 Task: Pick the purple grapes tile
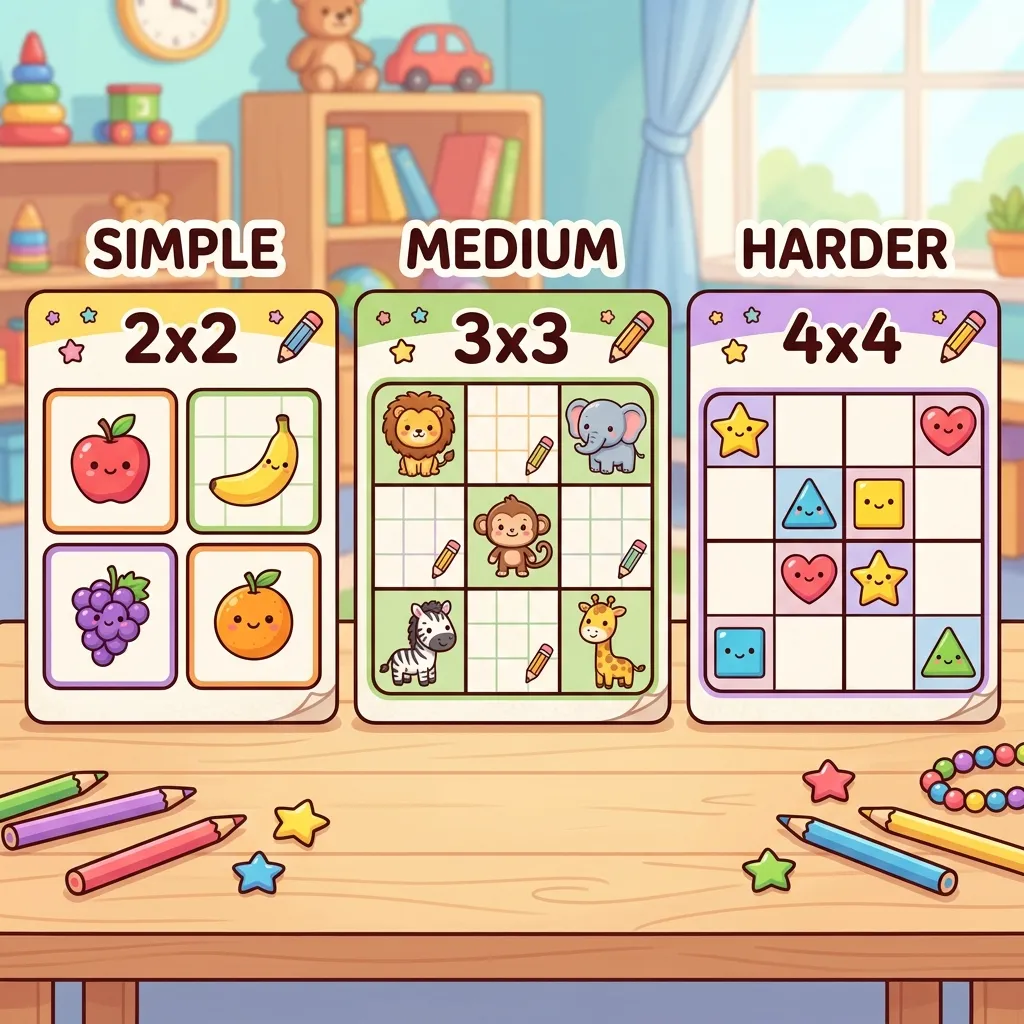(x=111, y=615)
